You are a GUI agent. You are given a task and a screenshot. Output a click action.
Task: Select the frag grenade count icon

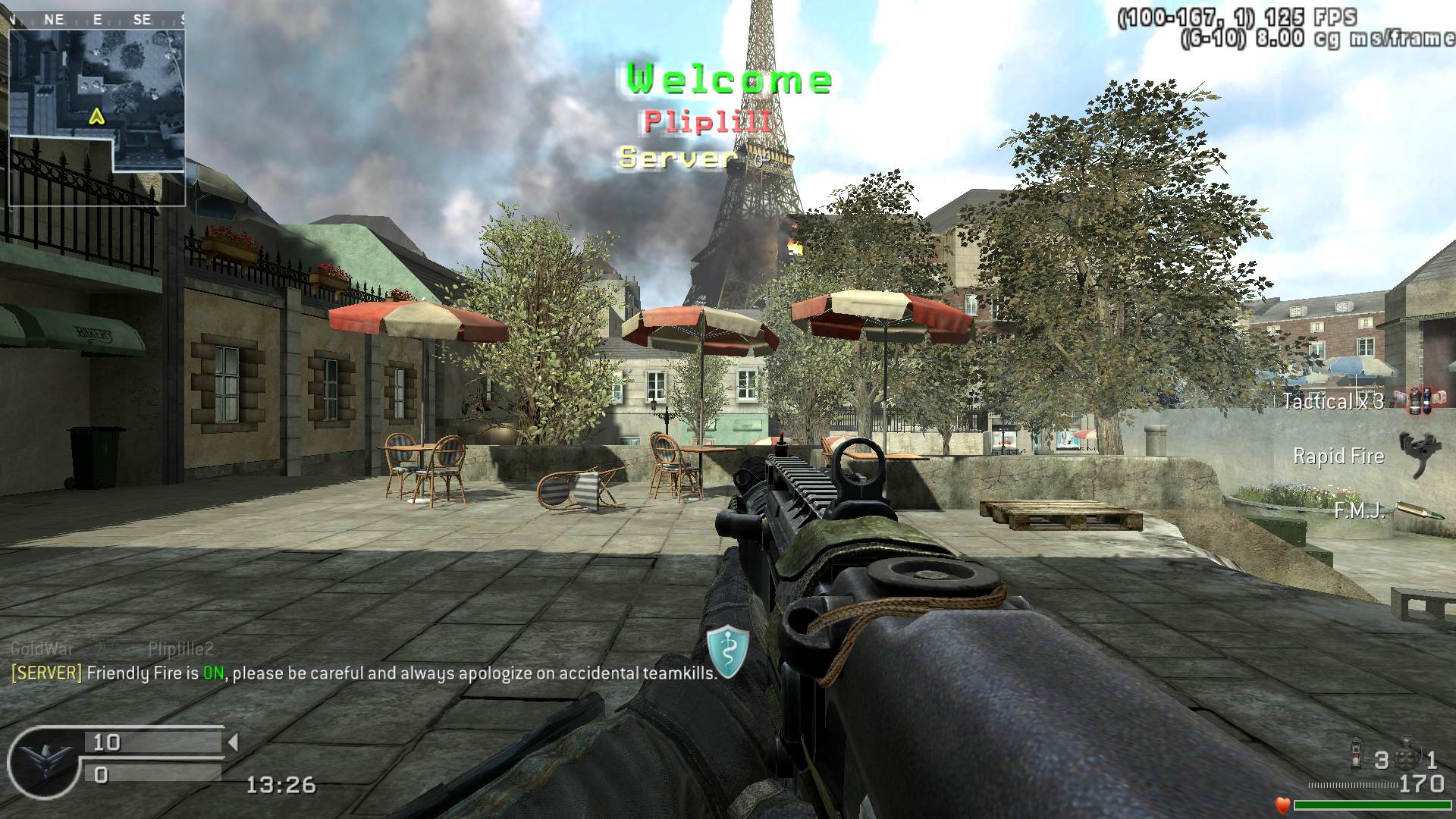(1407, 755)
